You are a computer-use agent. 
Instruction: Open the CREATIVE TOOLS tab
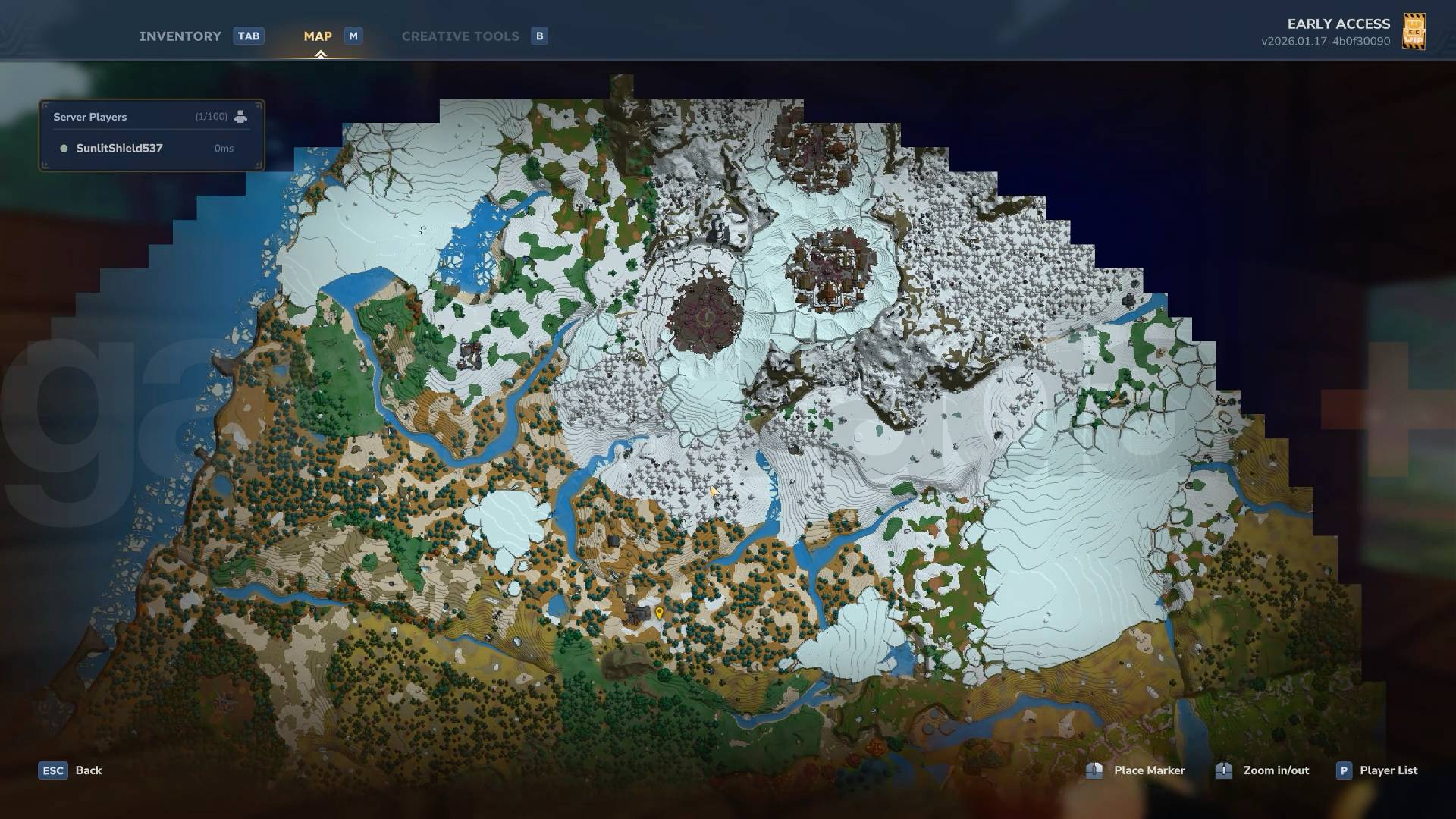click(460, 36)
